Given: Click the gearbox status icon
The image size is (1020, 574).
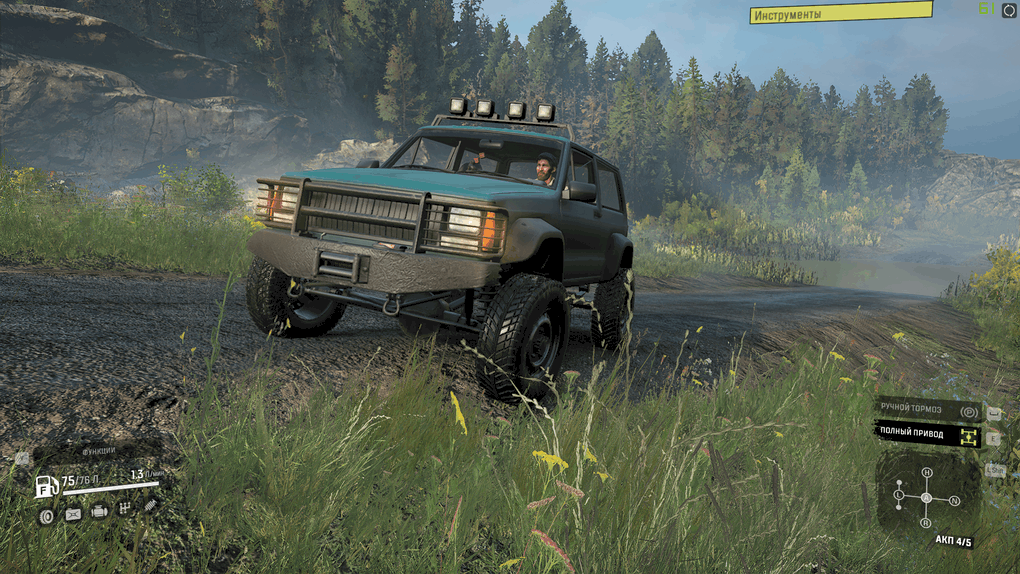Looking at the screenshot, I should pyautogui.click(x=125, y=509).
